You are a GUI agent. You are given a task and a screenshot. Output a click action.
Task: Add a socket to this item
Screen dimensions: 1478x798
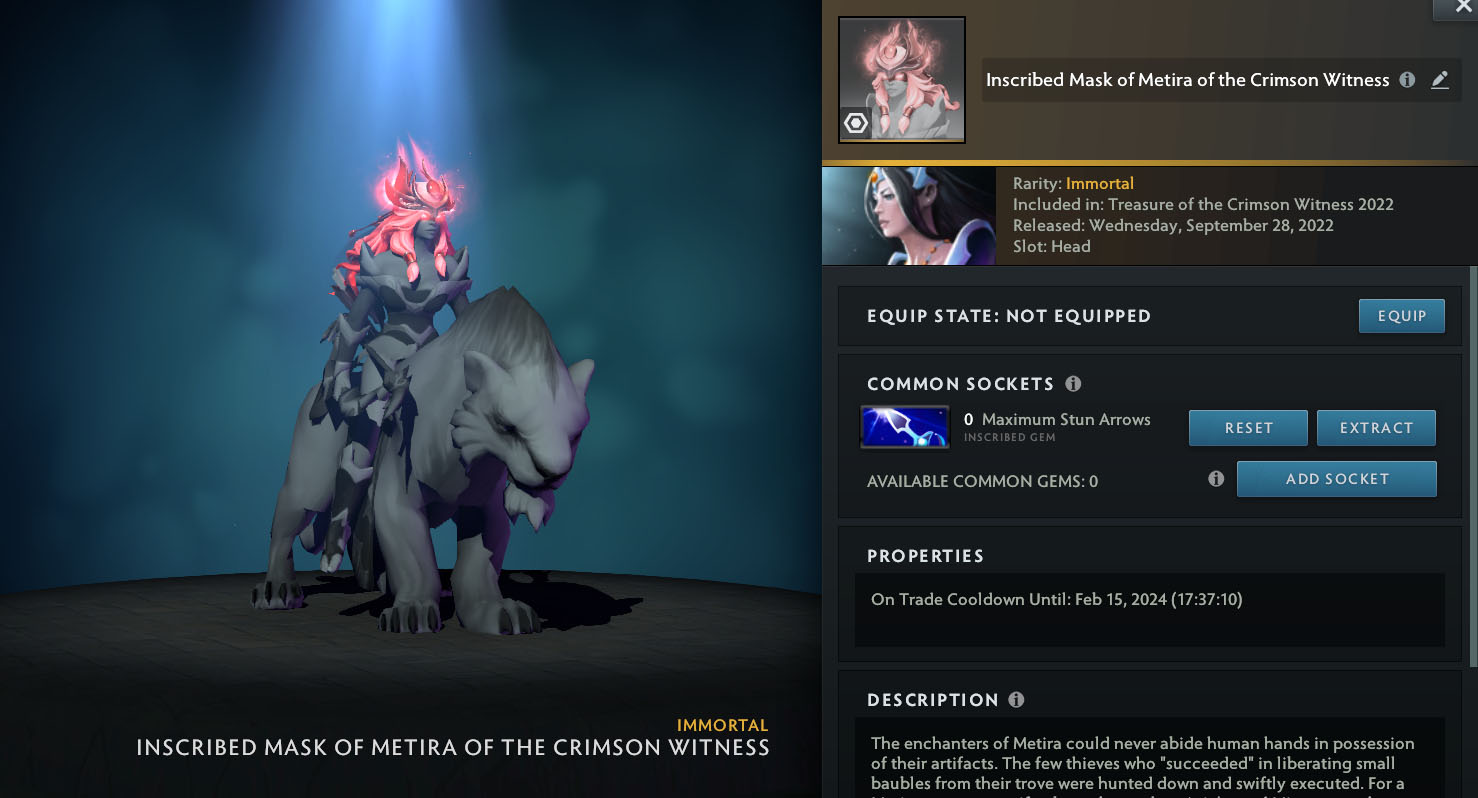1336,479
